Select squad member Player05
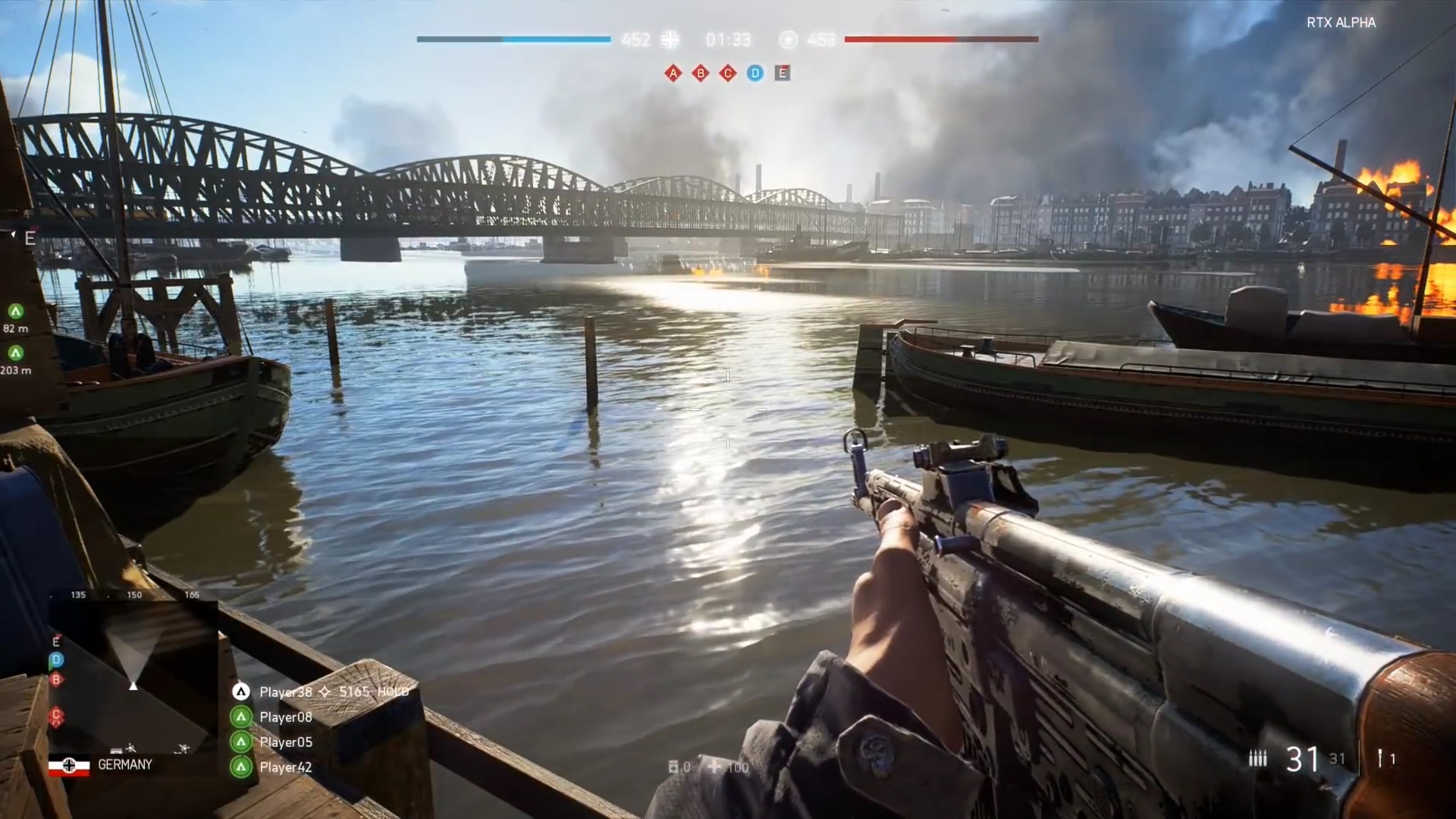 click(x=285, y=742)
